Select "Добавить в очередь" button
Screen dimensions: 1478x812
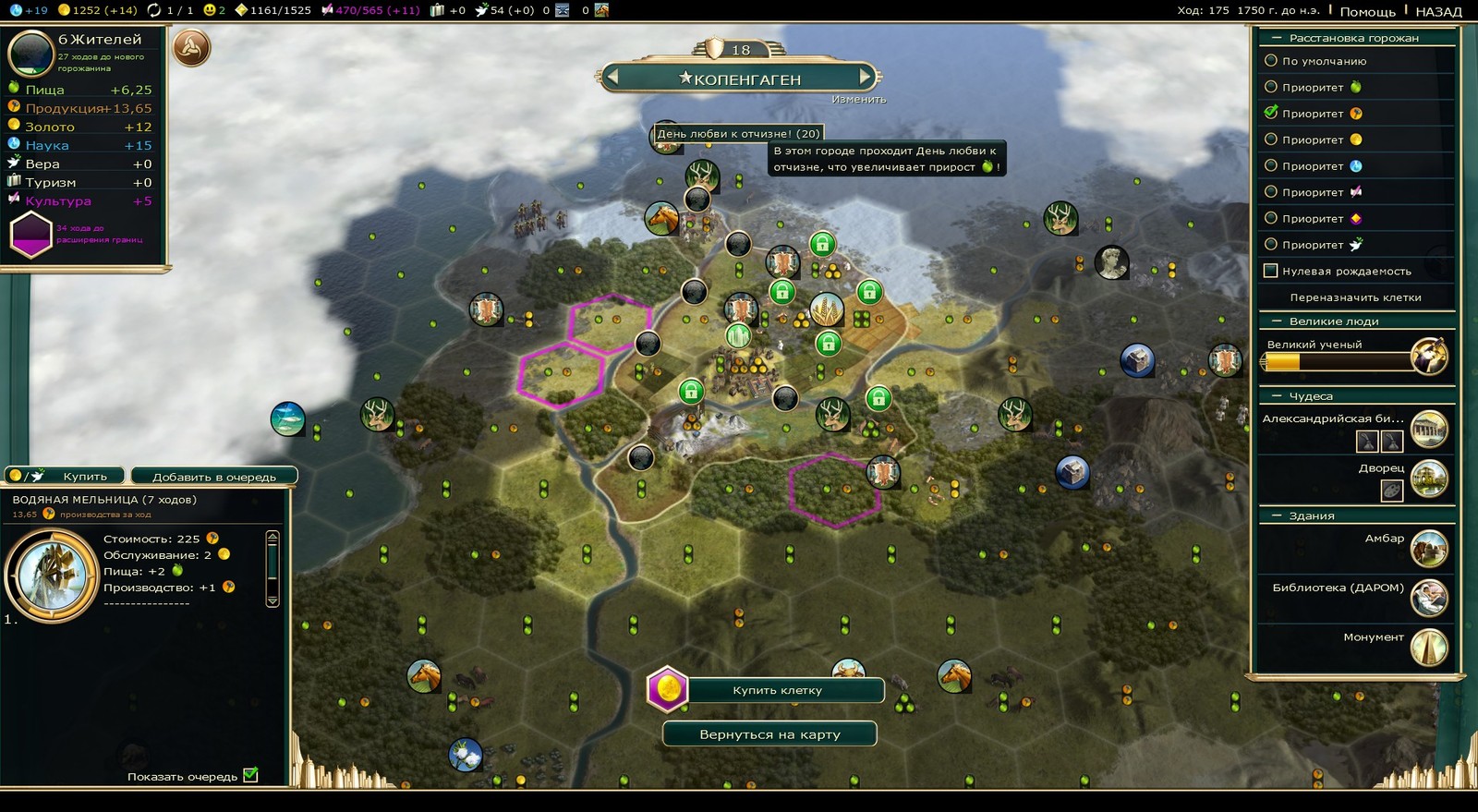point(213,477)
